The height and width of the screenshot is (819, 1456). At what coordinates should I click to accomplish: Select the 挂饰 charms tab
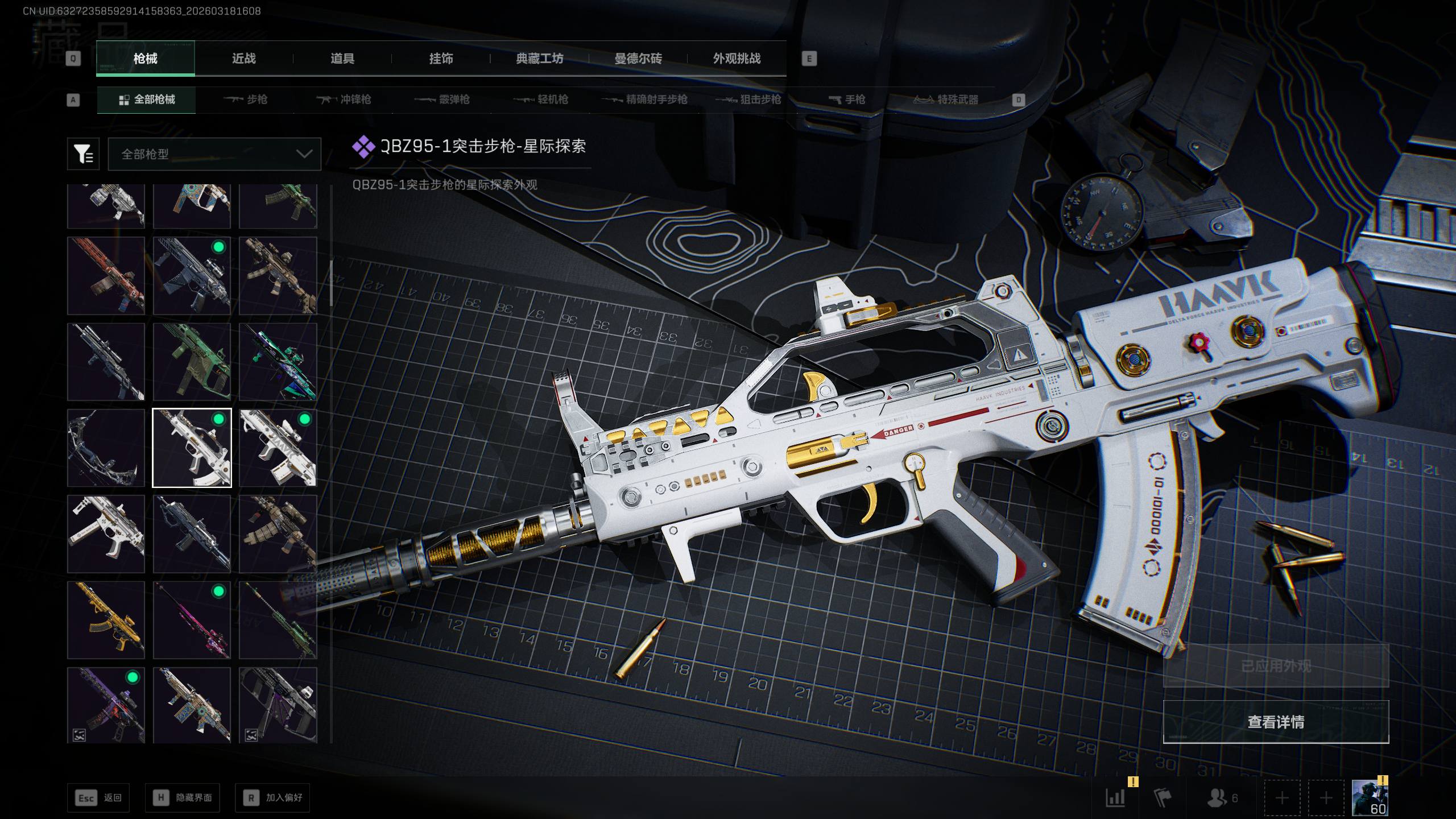[x=441, y=59]
